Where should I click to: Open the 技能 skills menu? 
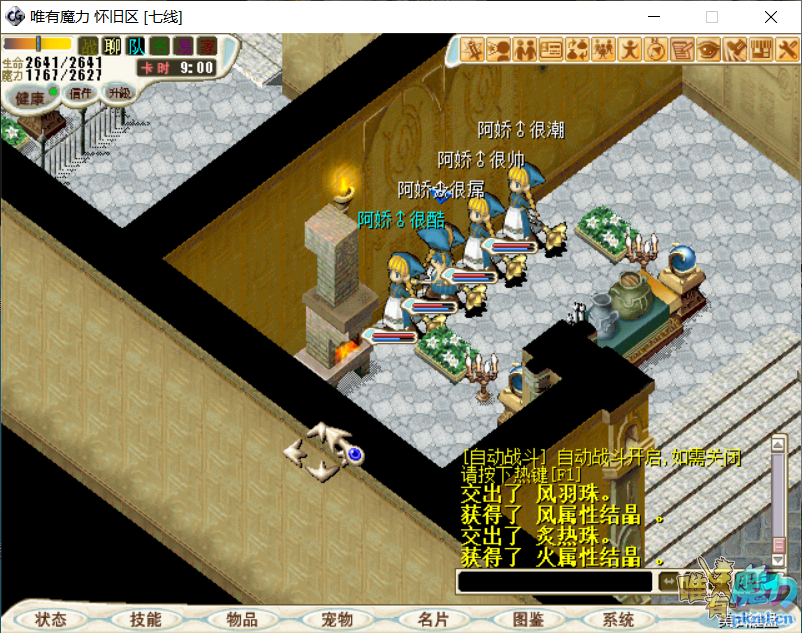(145, 619)
